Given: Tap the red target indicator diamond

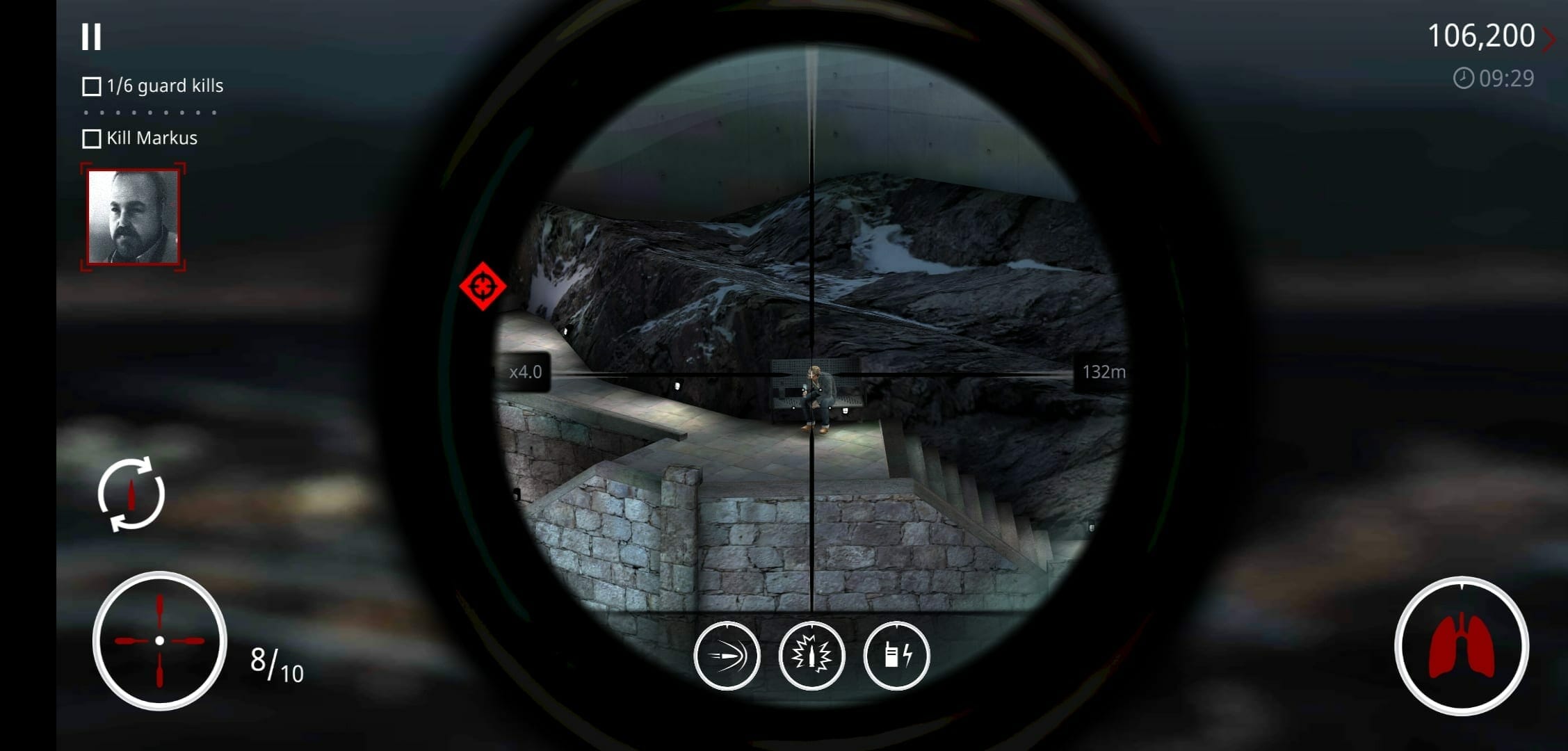Looking at the screenshot, I should pyautogui.click(x=483, y=286).
